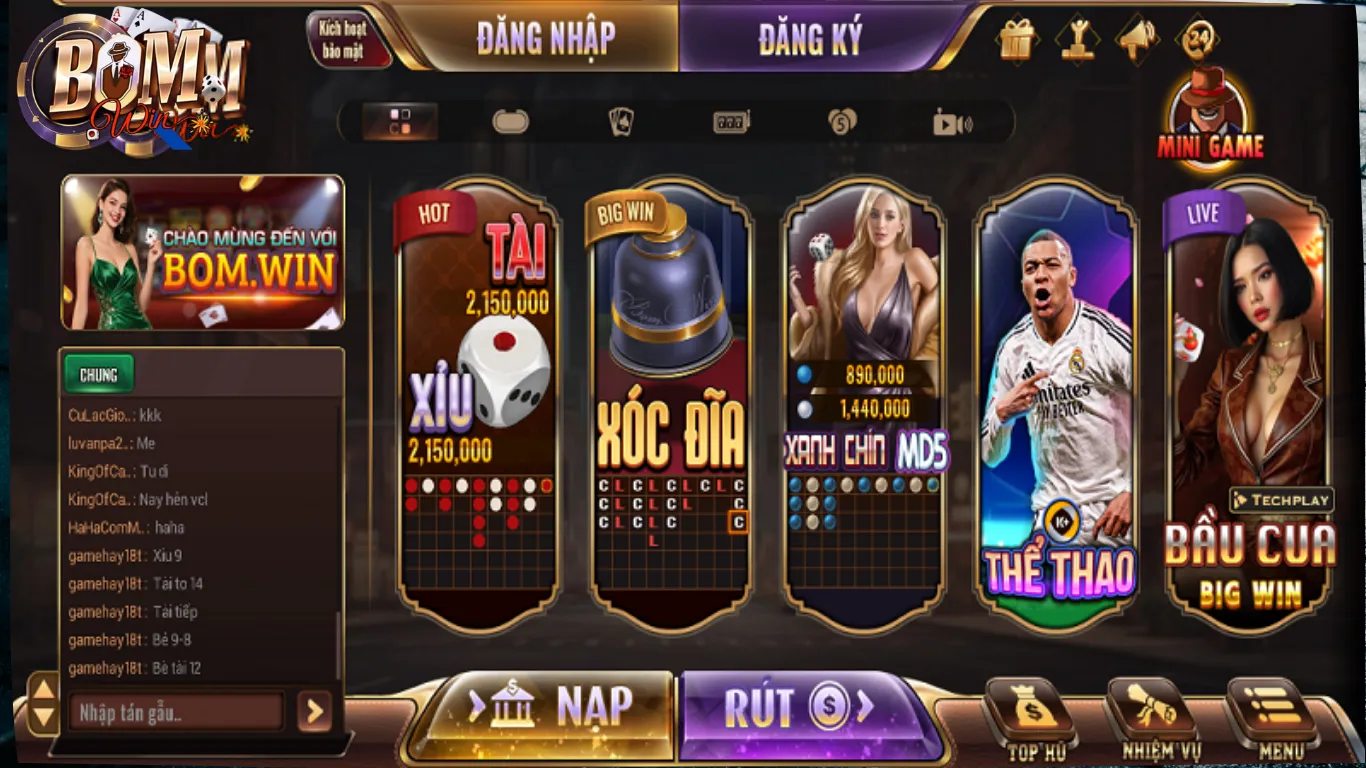Open the Mini Game character icon
This screenshot has width=1366, height=768.
1208,110
